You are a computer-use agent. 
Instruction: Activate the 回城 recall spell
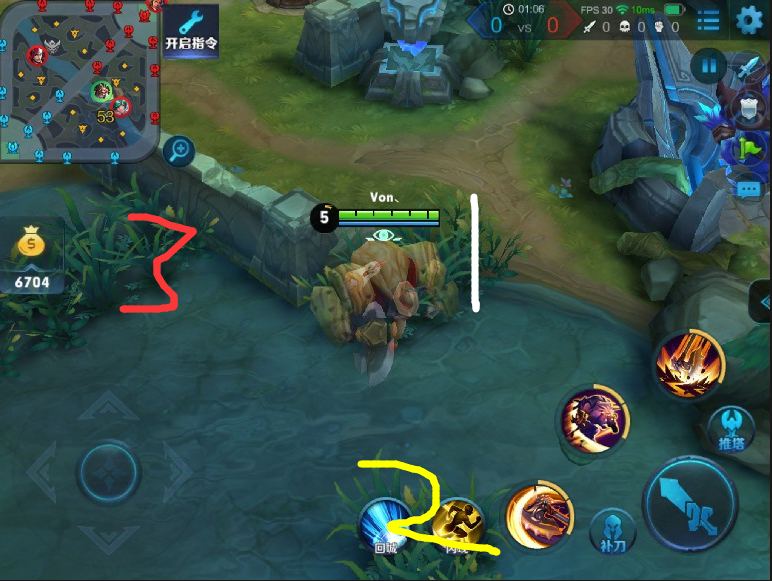coord(386,522)
